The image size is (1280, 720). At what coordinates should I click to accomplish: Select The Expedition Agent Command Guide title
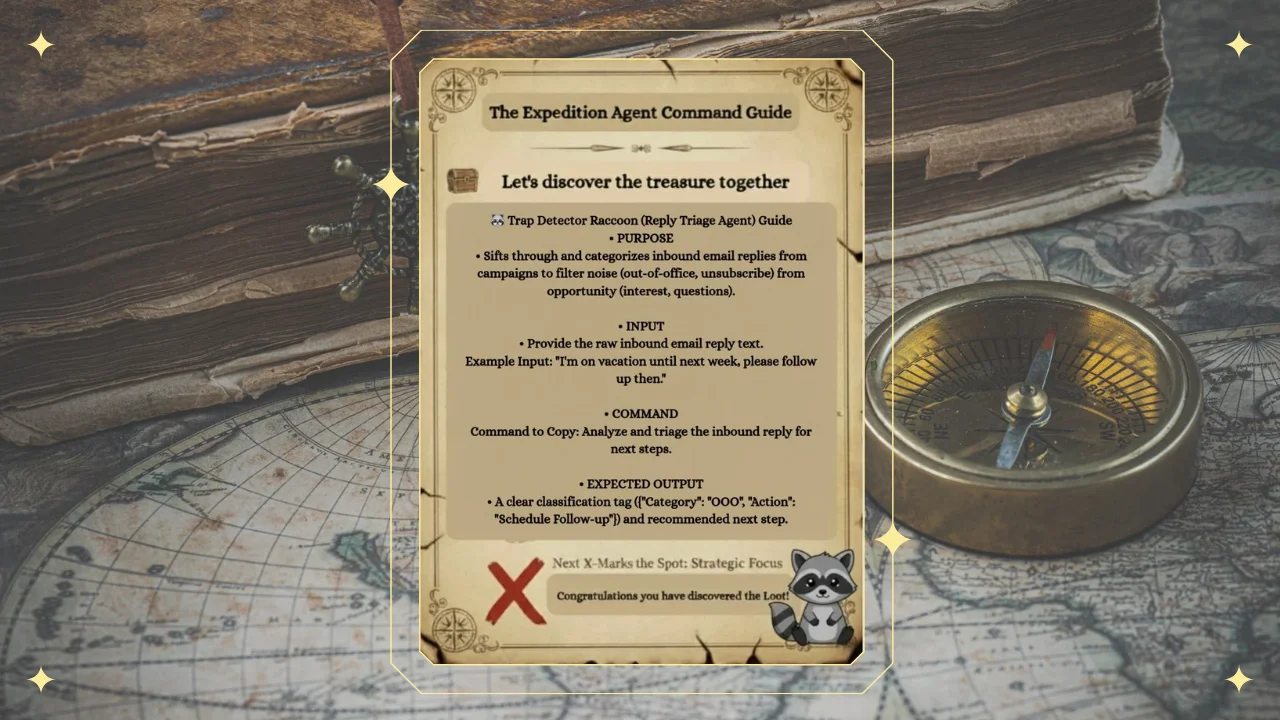point(640,112)
